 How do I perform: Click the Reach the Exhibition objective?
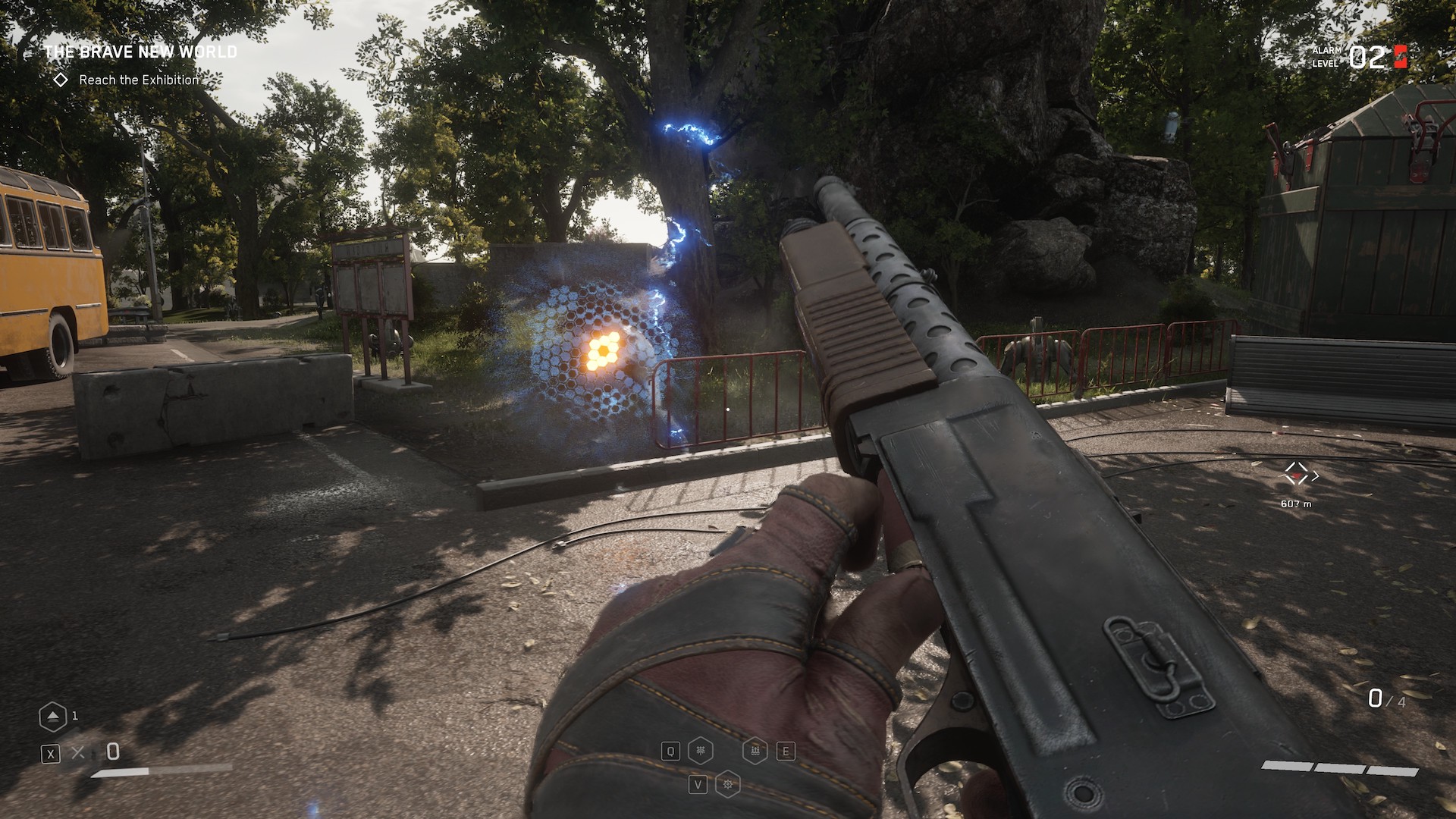138,80
